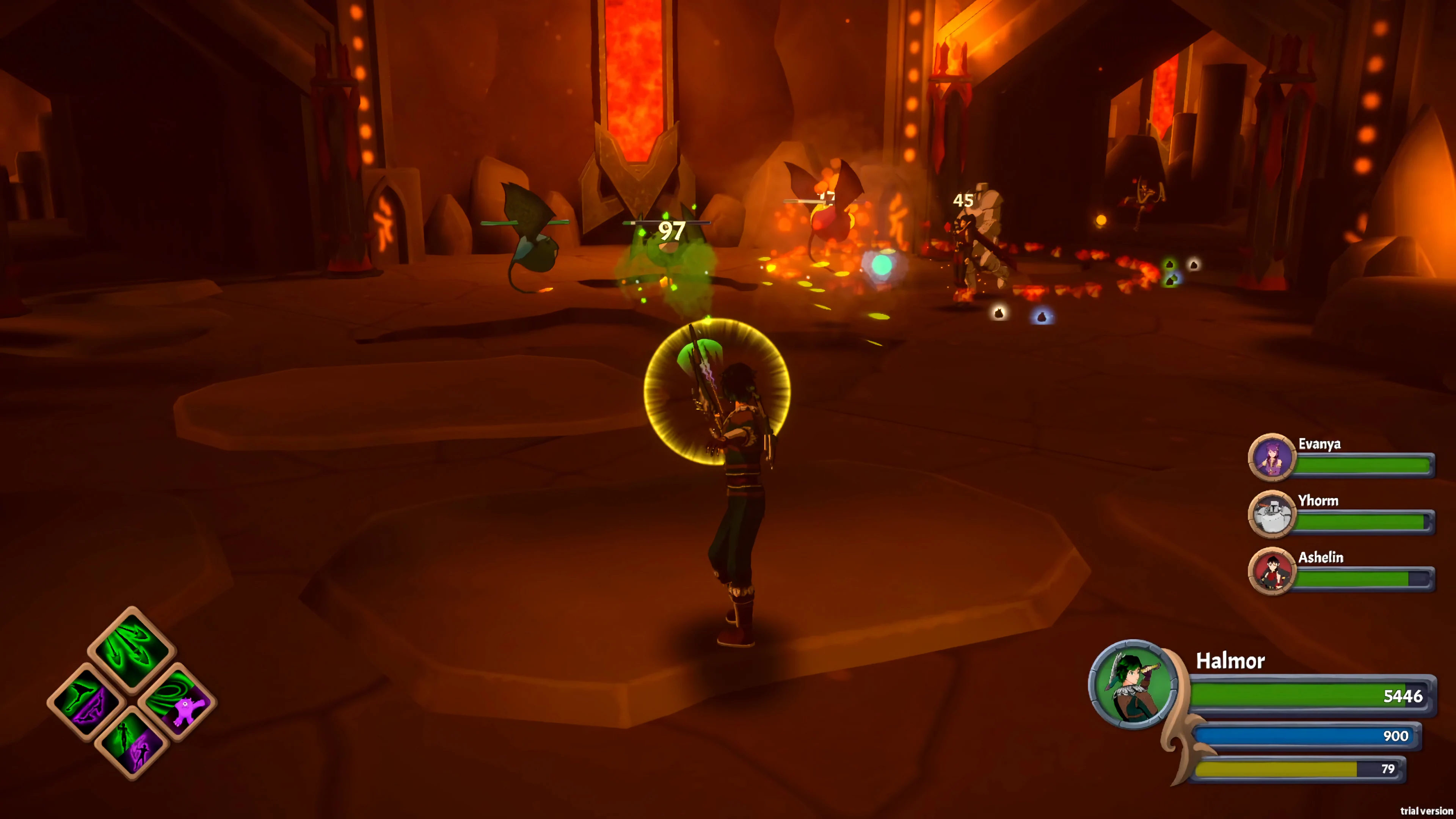Click the Halmor name text
Screen dimensions: 1456x819
click(x=1230, y=661)
